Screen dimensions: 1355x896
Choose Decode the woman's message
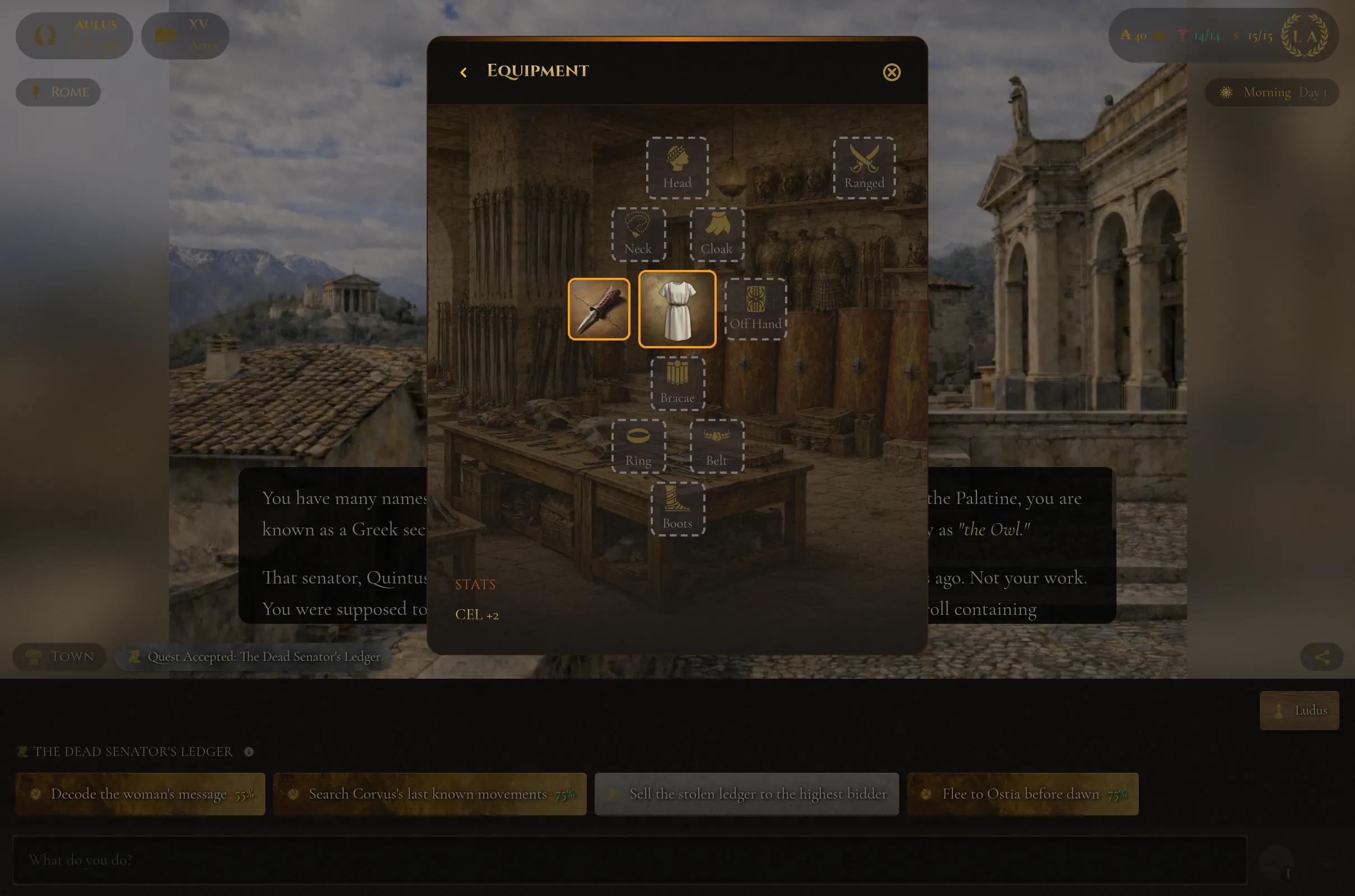141,794
